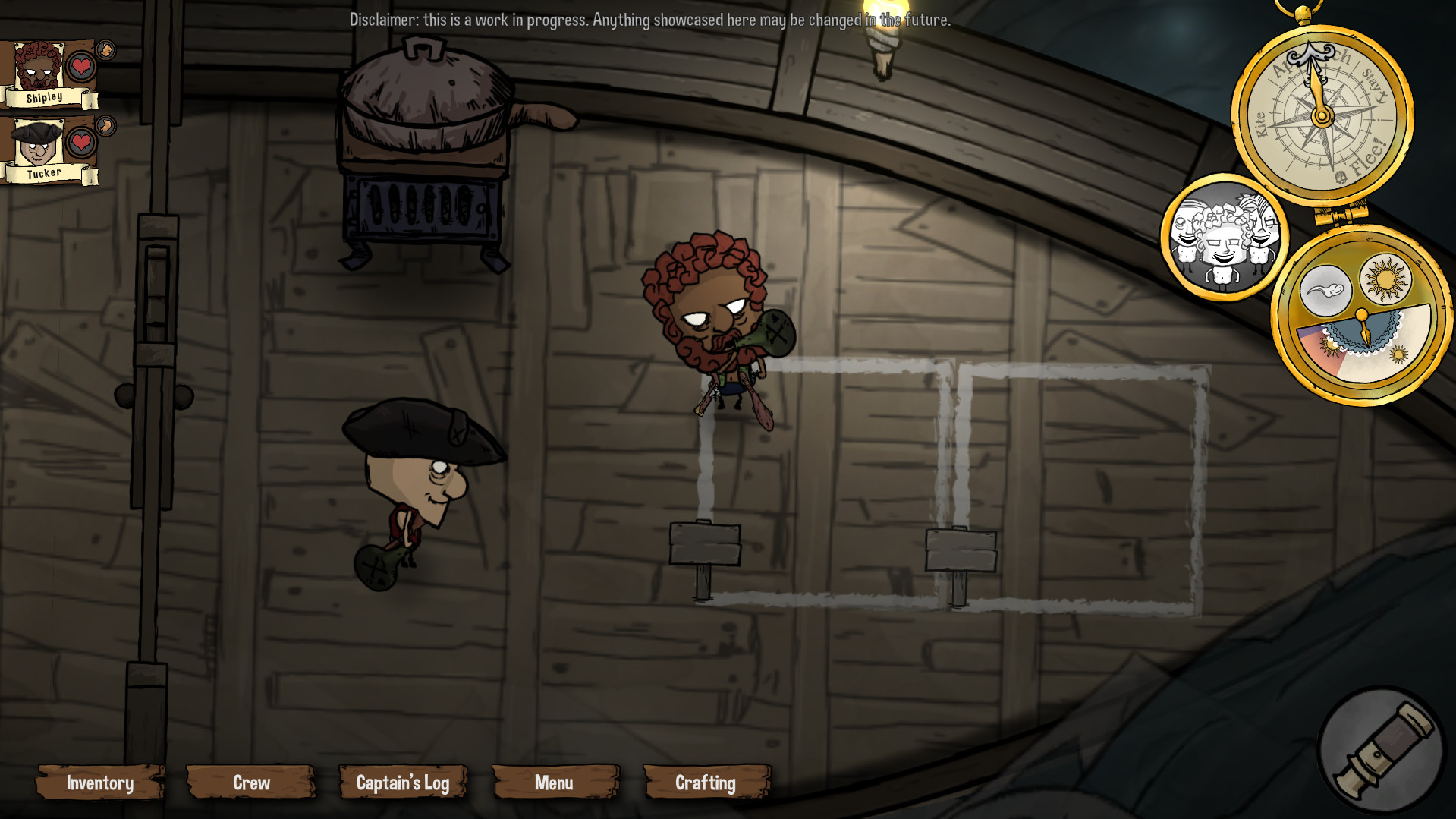Switch to the Crew panel
This screenshot has width=1456, height=819.
(x=250, y=783)
